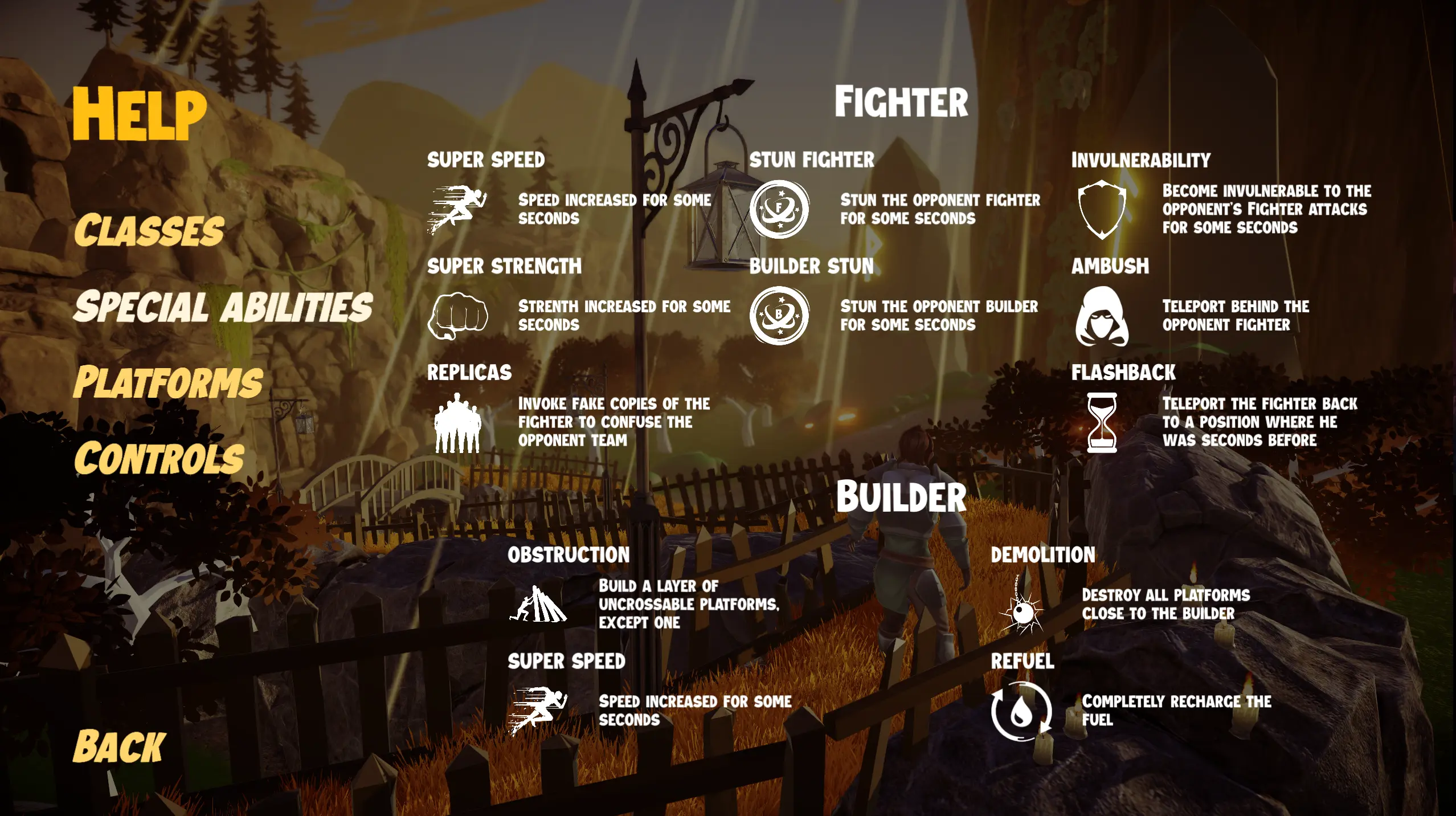Image resolution: width=1456 pixels, height=816 pixels.
Task: Select the Fighter section header
Action: click(902, 100)
